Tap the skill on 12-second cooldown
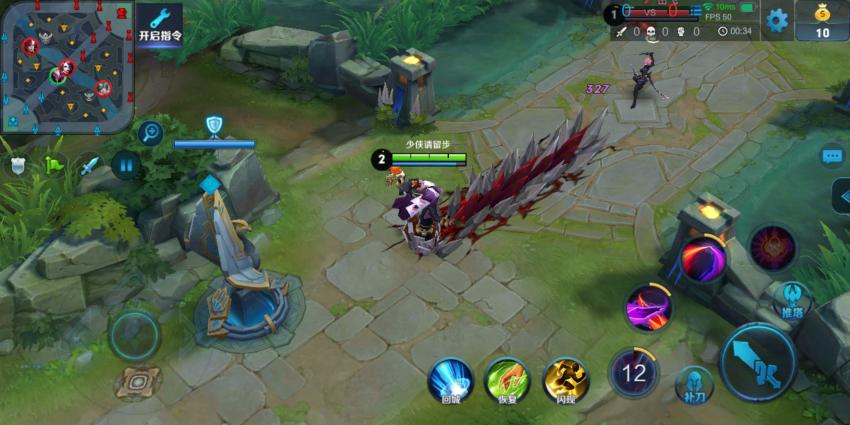The width and height of the screenshot is (850, 425). point(634,373)
